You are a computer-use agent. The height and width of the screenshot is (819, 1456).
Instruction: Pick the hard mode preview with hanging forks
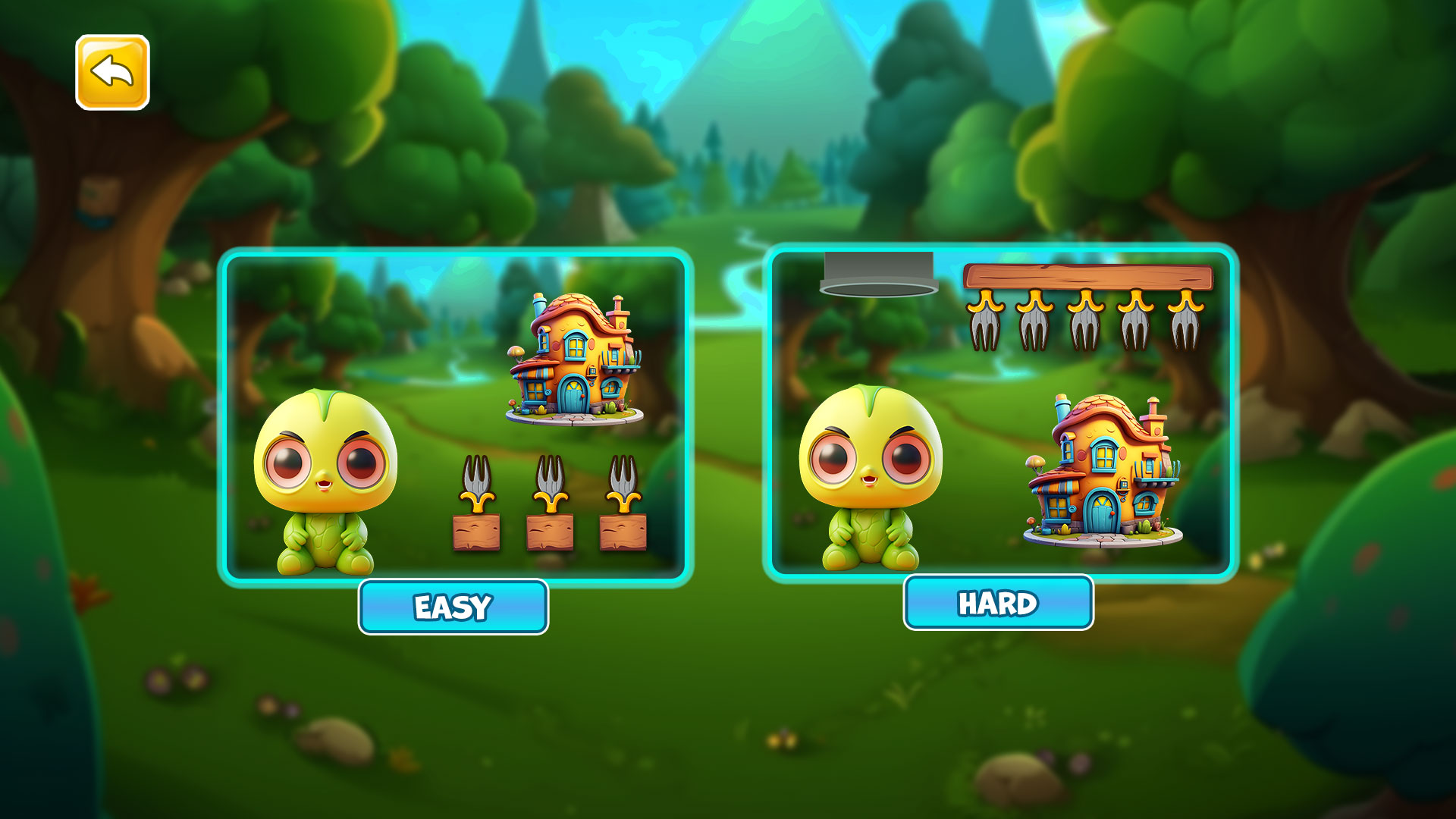point(1000,413)
